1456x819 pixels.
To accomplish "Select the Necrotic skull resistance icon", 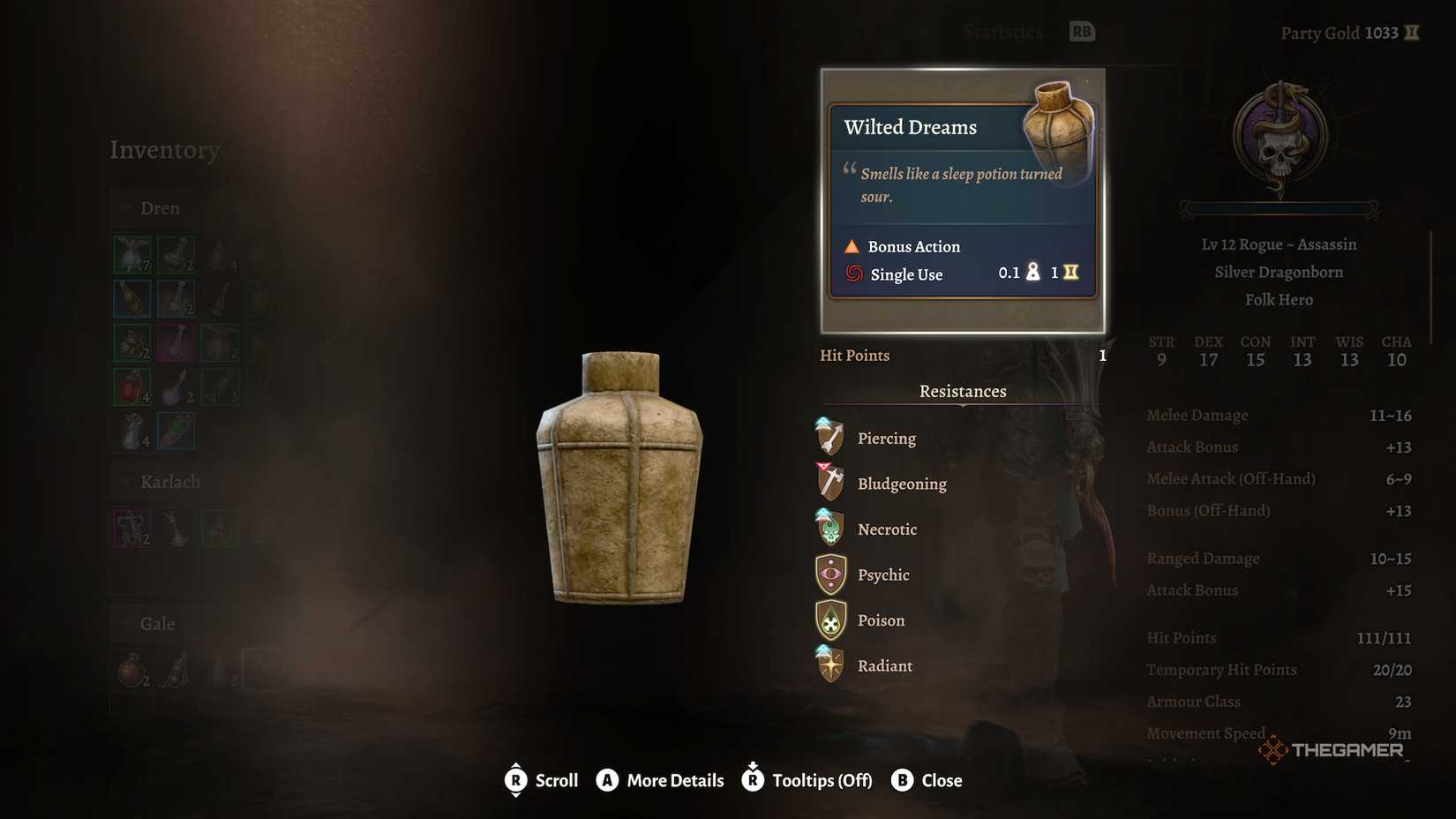I will tap(828, 529).
